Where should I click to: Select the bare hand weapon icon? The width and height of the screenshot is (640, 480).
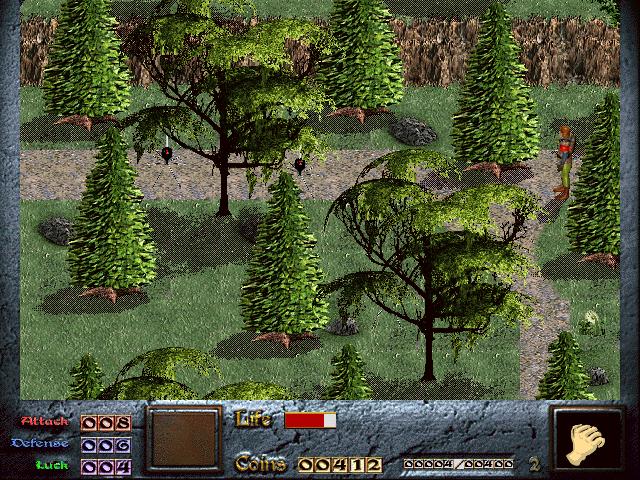[x=584, y=441]
